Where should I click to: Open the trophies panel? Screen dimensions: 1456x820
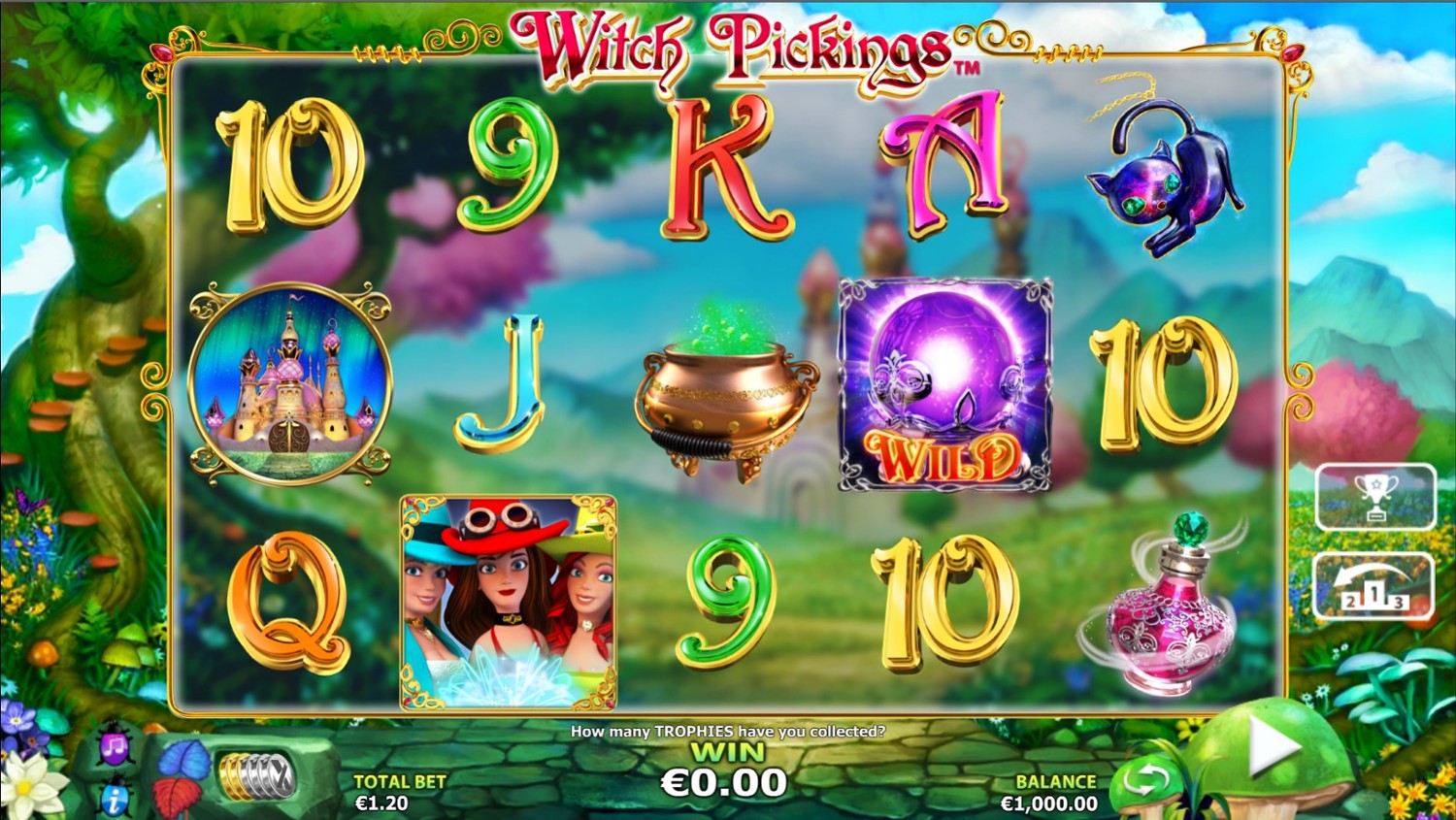[1374, 497]
